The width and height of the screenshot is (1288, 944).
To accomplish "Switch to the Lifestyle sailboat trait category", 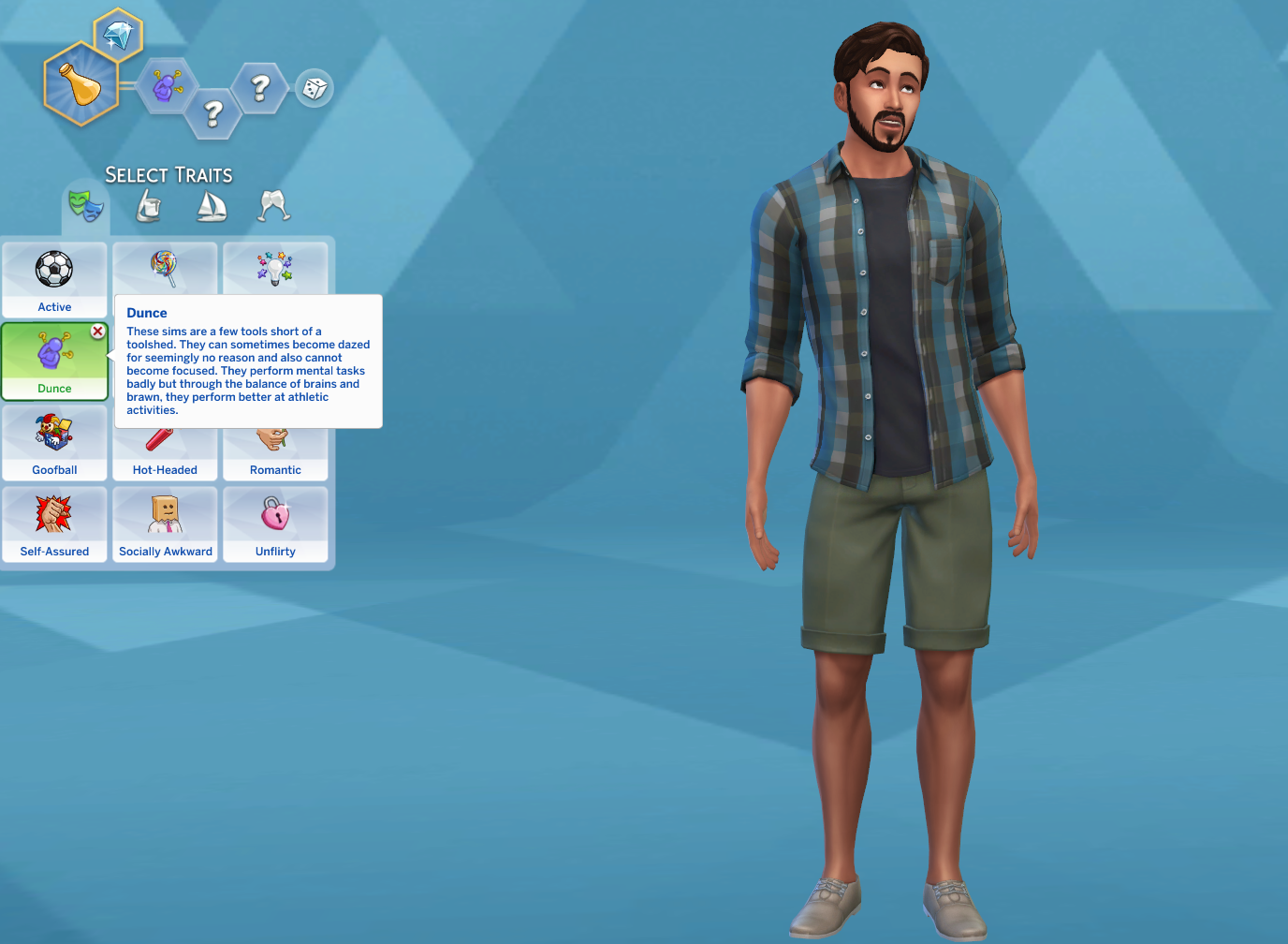I will tap(212, 206).
